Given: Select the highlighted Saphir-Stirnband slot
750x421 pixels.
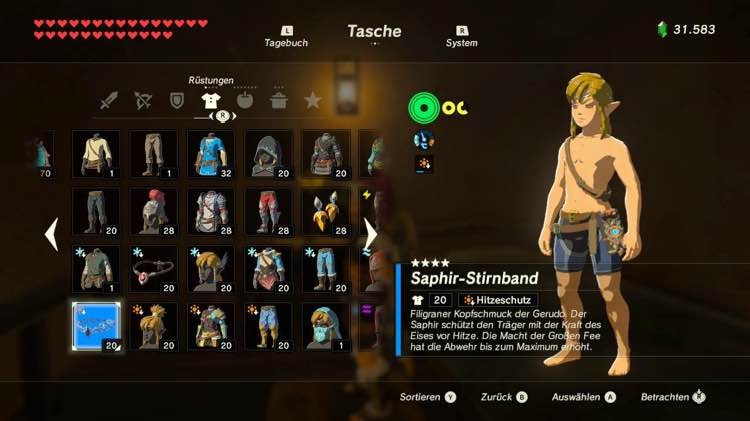Looking at the screenshot, I should pyautogui.click(x=96, y=327).
